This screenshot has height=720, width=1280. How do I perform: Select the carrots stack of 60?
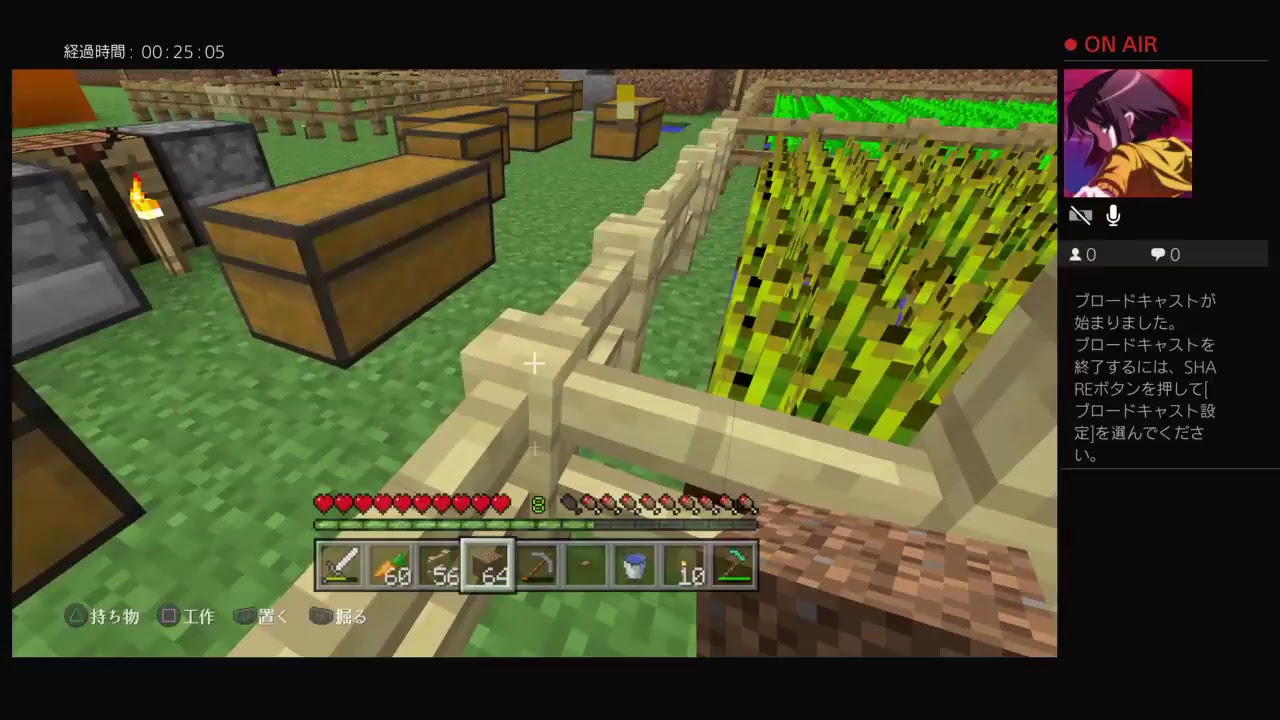point(390,565)
